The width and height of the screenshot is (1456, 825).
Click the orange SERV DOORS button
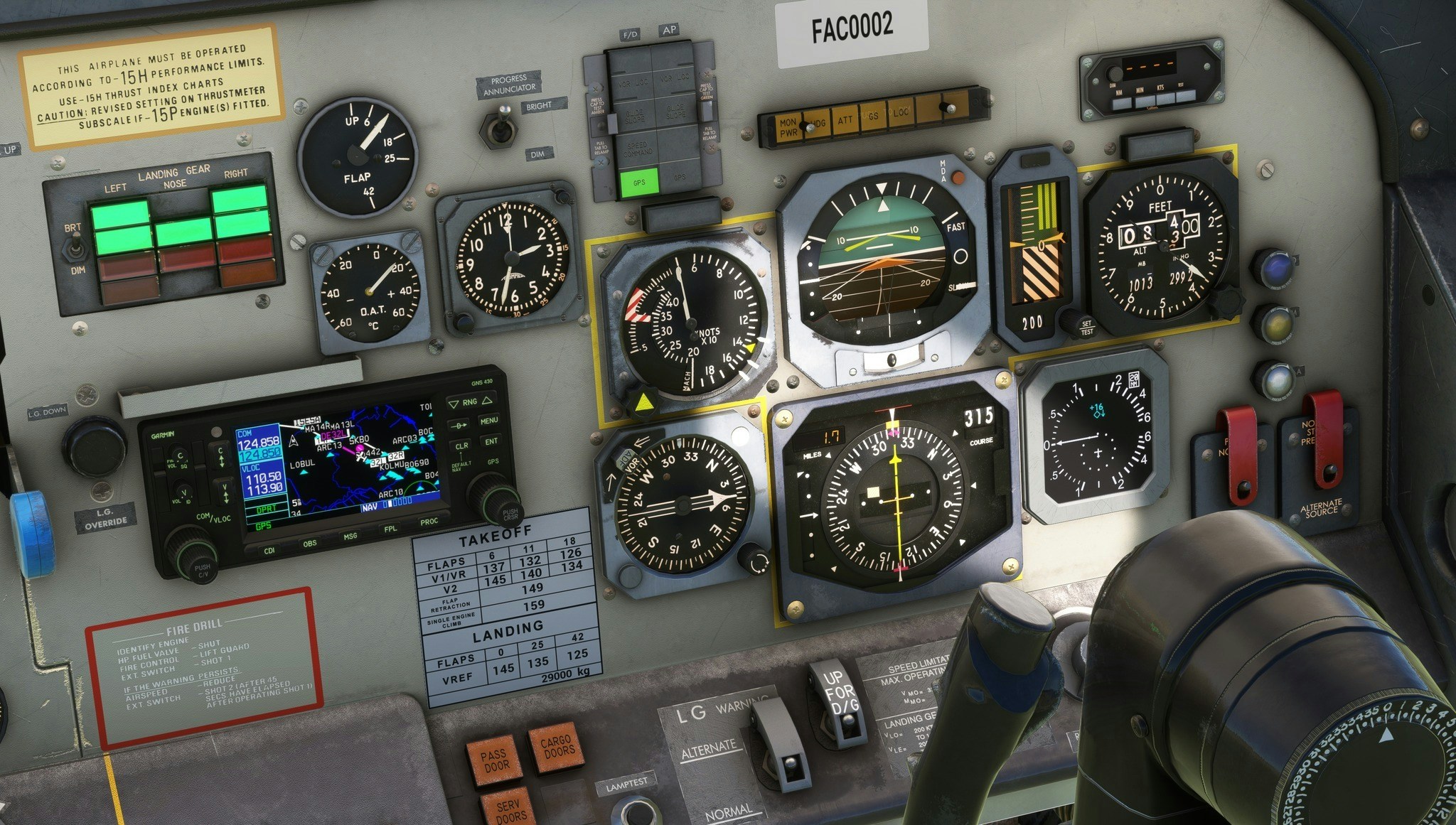[x=509, y=810]
